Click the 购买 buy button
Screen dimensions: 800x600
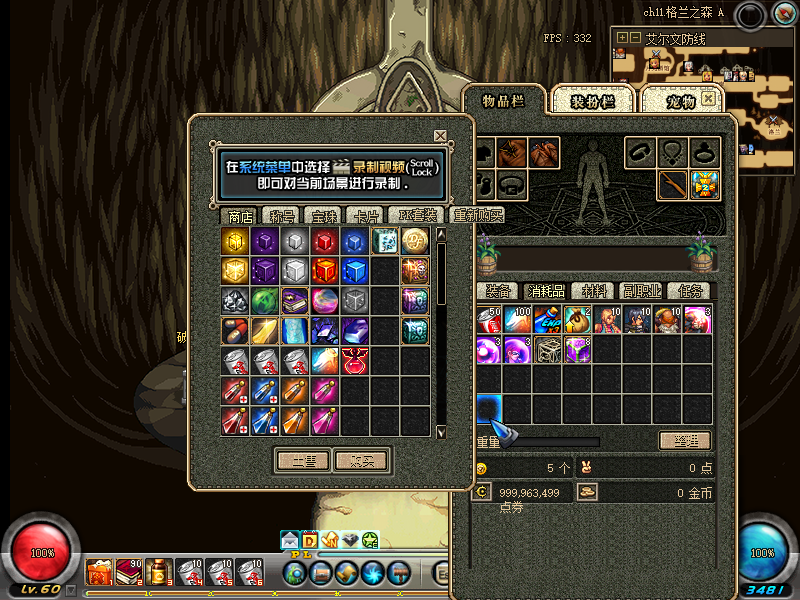click(x=361, y=461)
